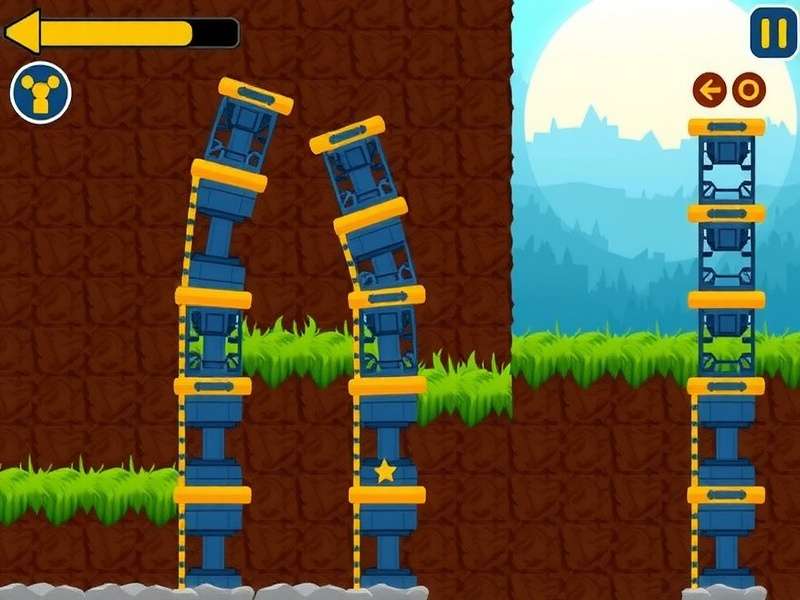Screen dimensions: 800x600
Task: Tap the round blue joint tool icon
Action: click(41, 93)
